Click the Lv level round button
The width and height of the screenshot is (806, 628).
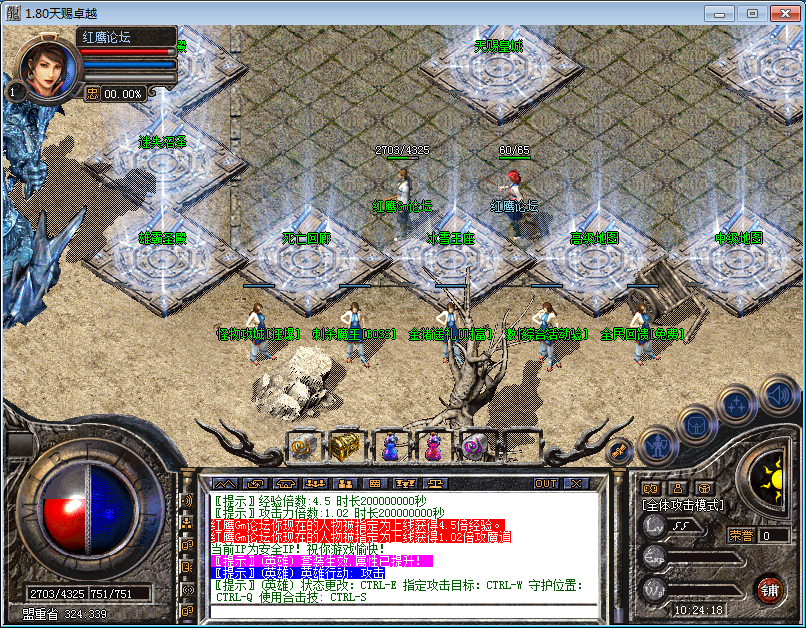(x=656, y=526)
